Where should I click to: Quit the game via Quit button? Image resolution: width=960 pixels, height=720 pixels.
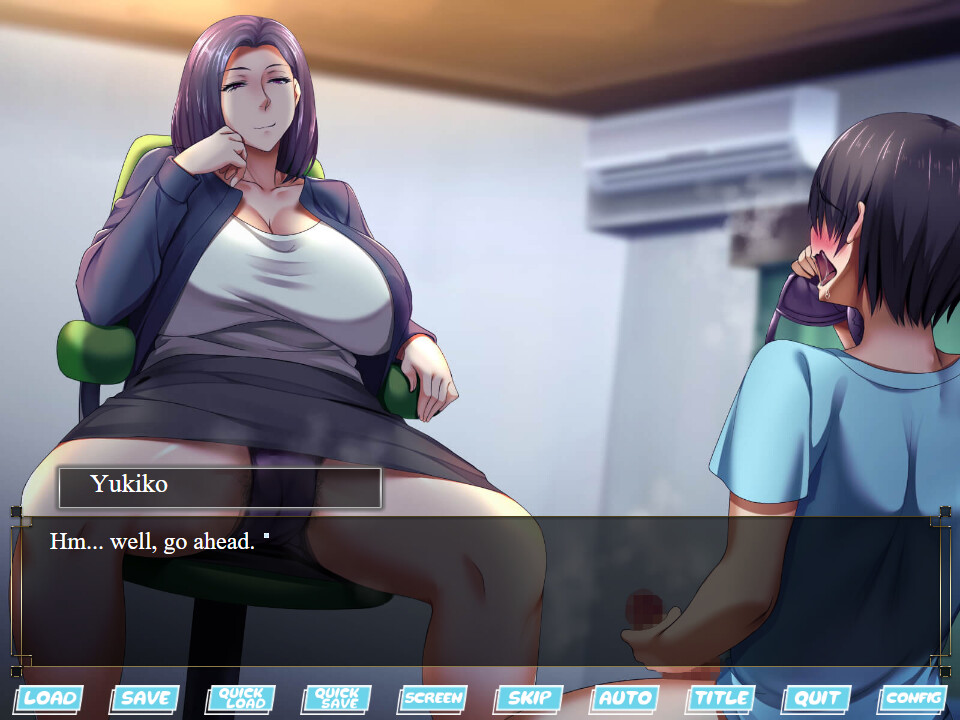pyautogui.click(x=817, y=698)
